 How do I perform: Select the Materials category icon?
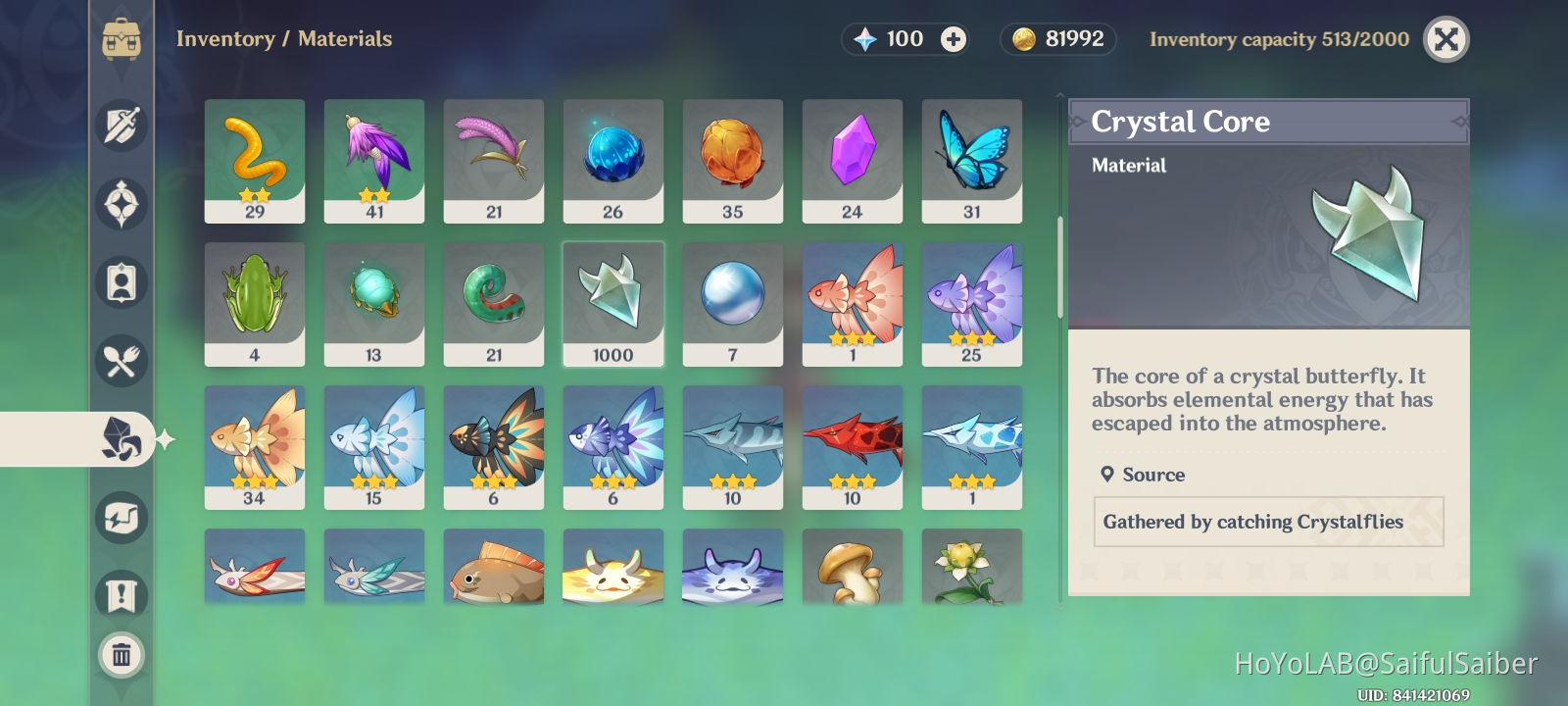[x=121, y=439]
